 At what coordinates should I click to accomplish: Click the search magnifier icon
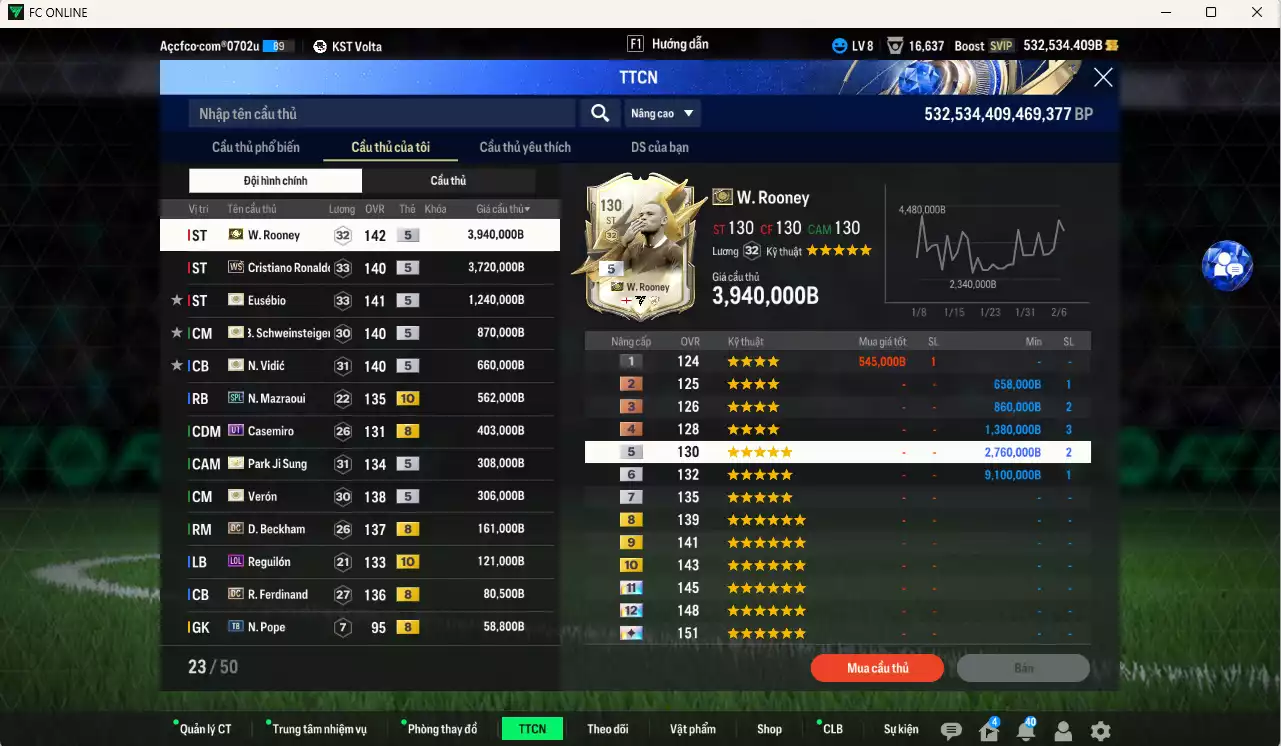click(x=599, y=113)
